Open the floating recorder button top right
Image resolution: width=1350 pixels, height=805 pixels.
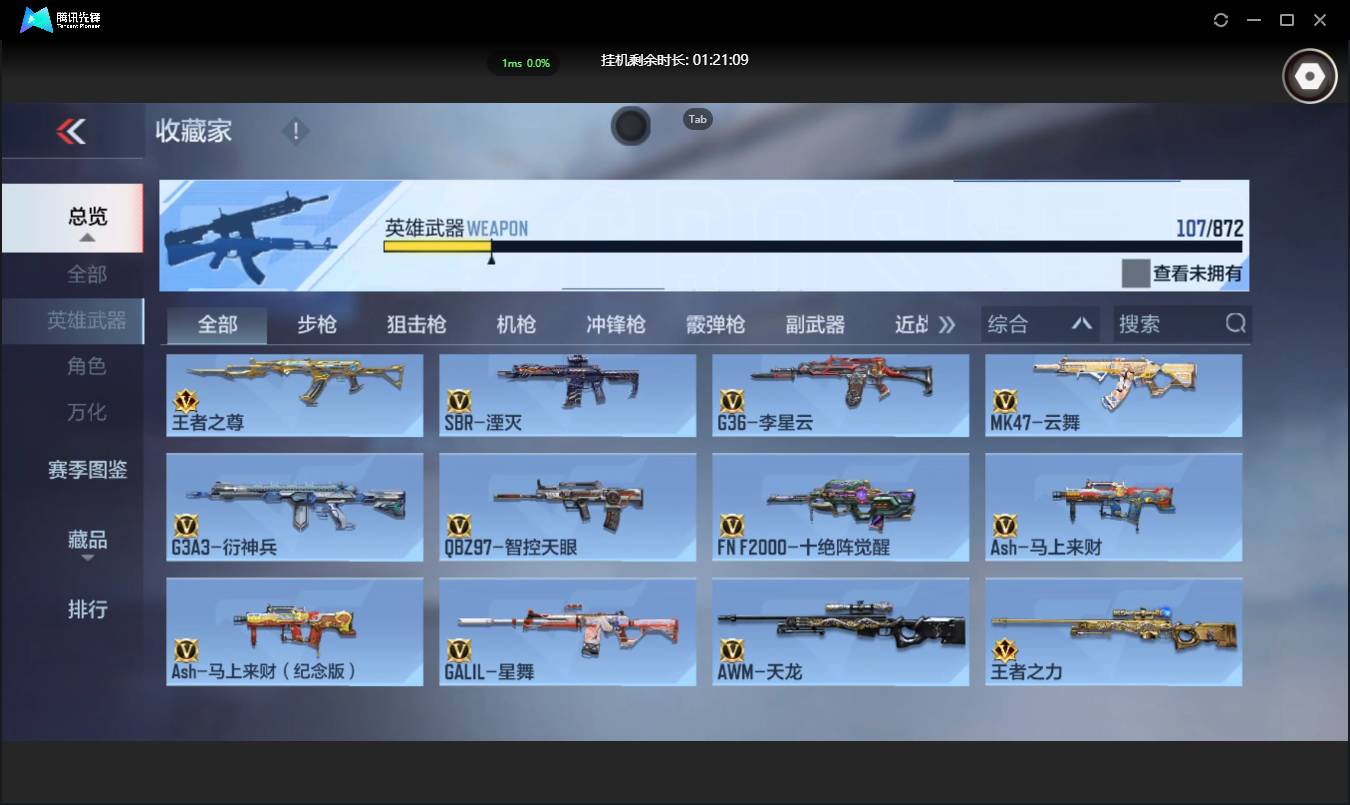[x=1309, y=75]
